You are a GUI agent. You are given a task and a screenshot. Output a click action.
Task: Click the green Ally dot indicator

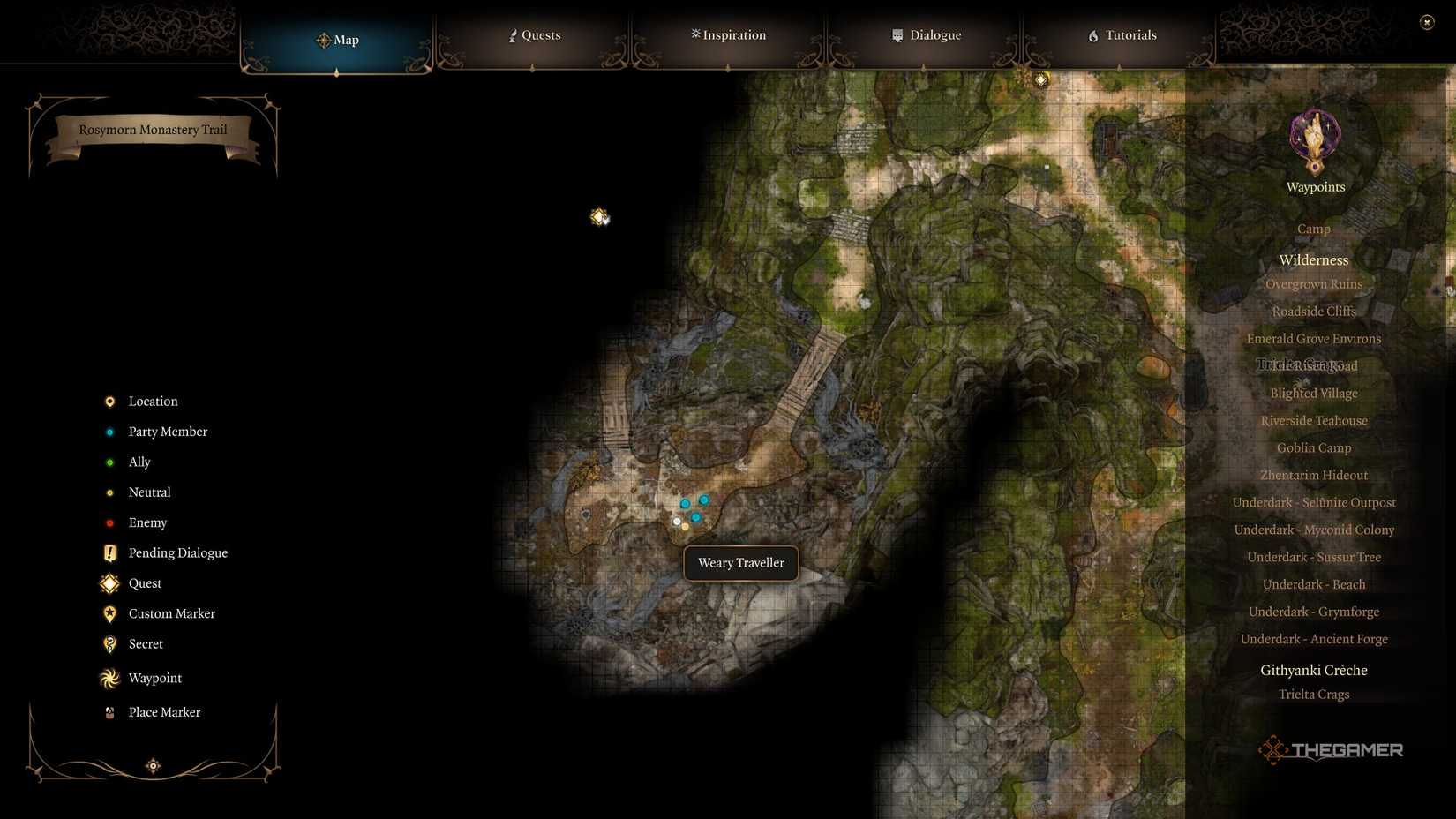coord(109,462)
